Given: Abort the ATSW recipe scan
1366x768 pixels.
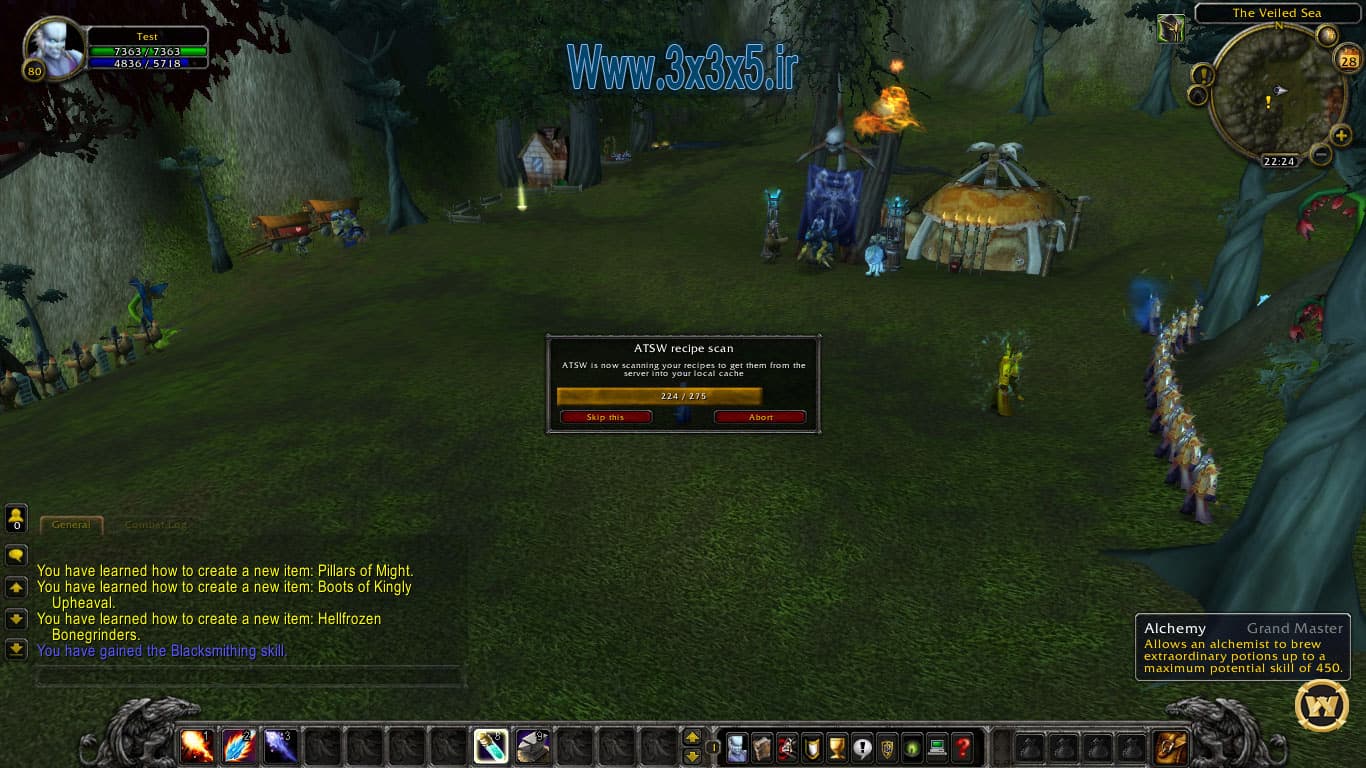Looking at the screenshot, I should [x=760, y=417].
